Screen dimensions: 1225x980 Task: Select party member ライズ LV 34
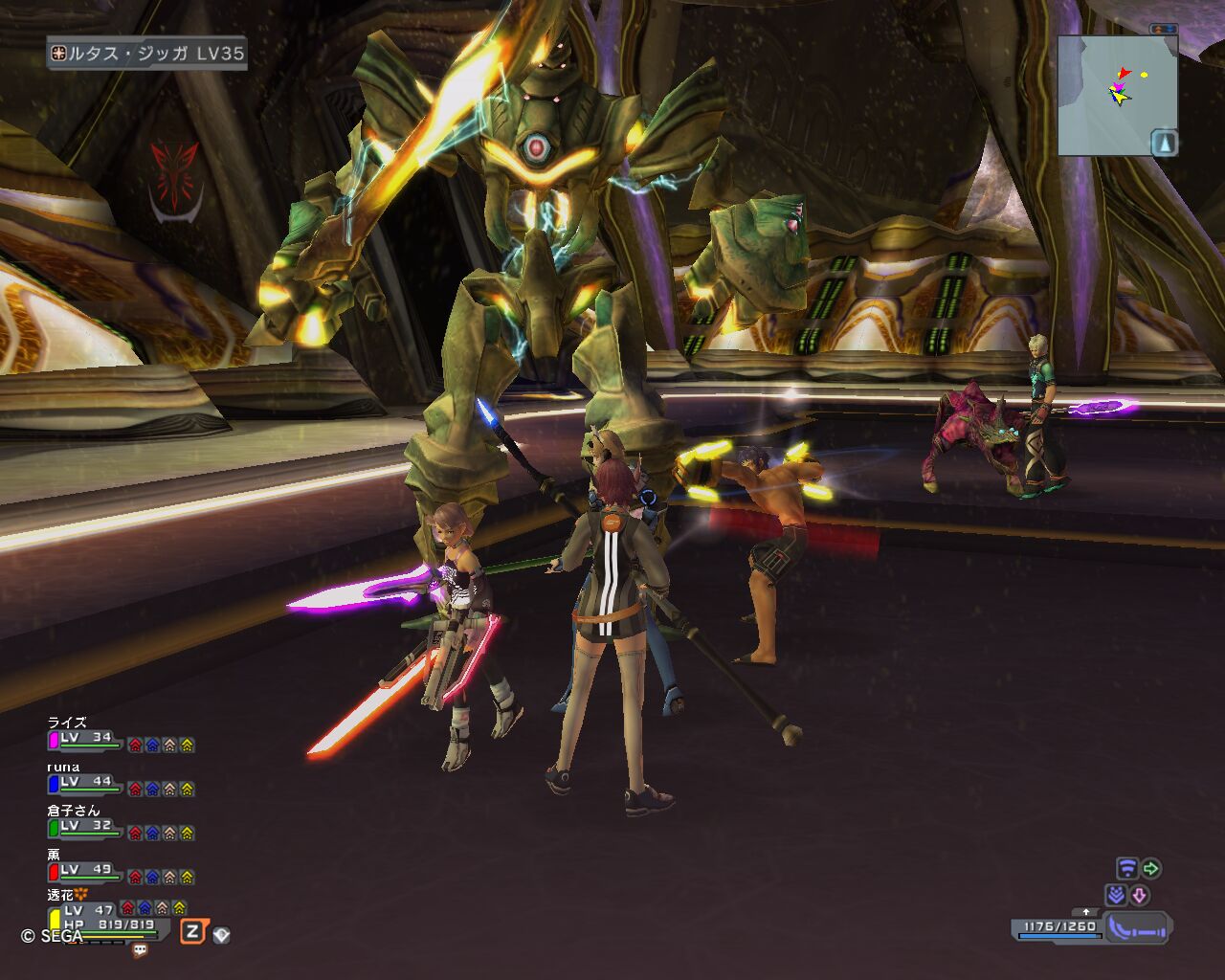(x=86, y=739)
